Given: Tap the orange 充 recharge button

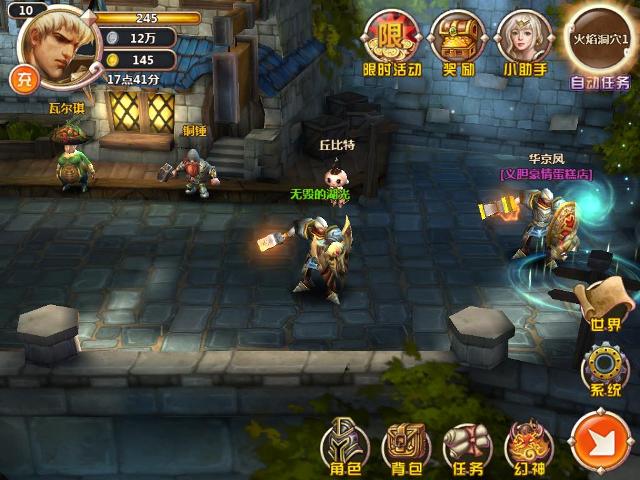Looking at the screenshot, I should point(20,78).
